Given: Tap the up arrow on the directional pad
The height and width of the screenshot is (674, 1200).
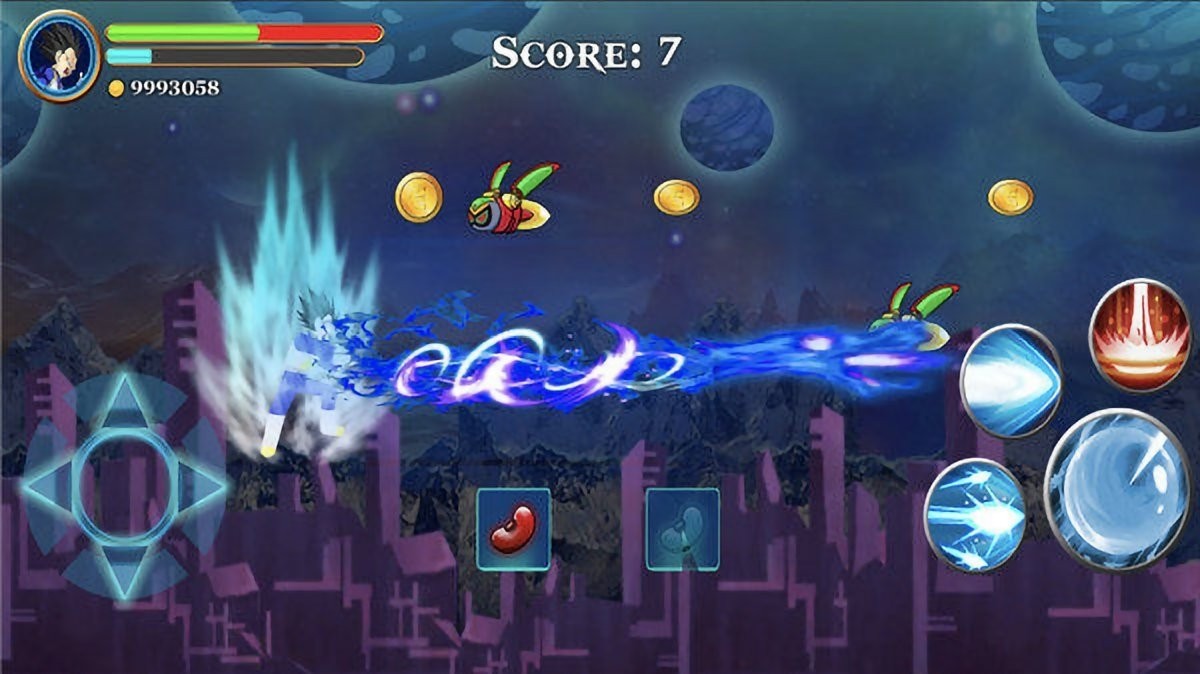Looking at the screenshot, I should click(x=124, y=403).
